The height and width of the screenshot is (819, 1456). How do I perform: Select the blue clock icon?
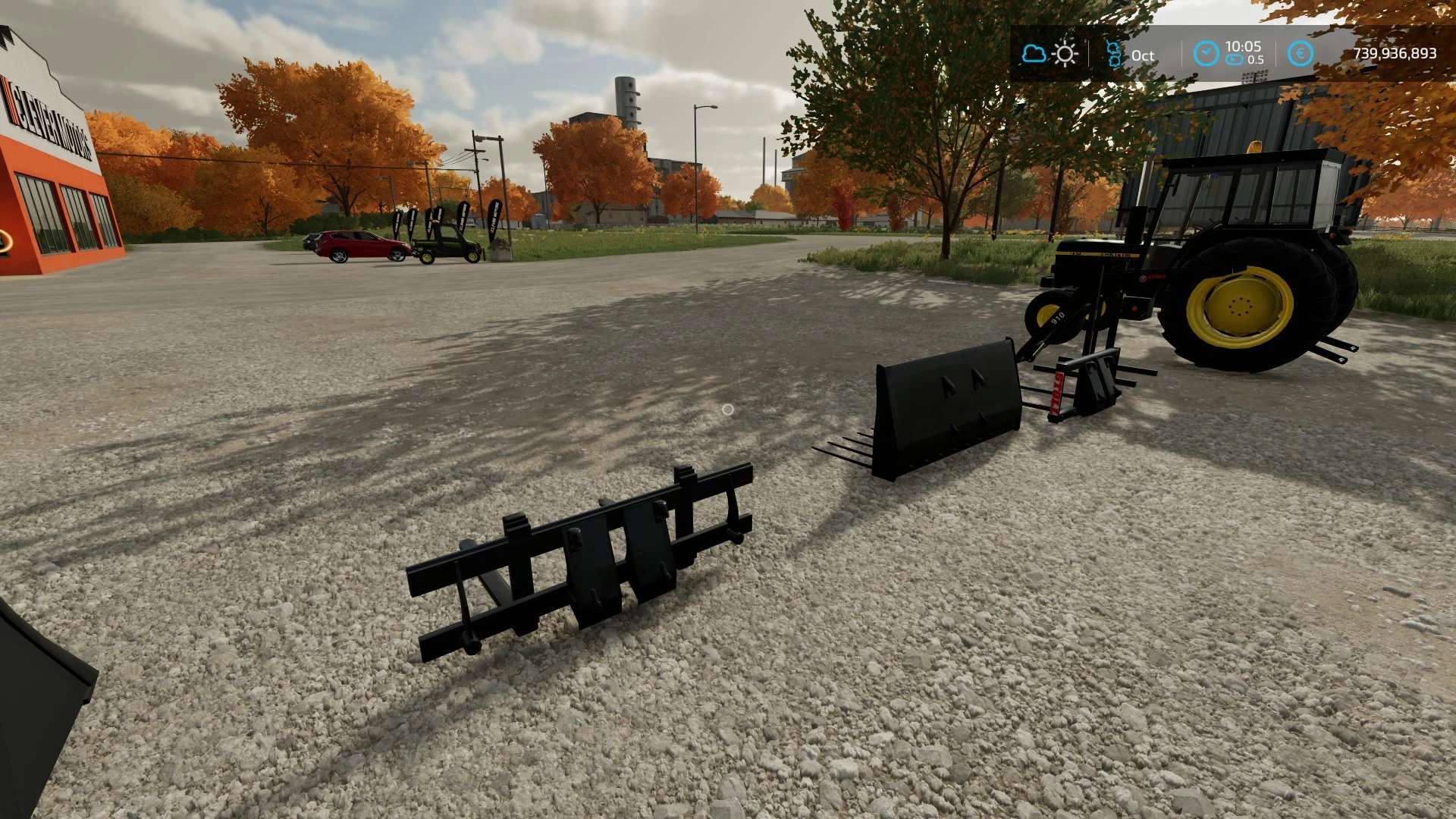[1206, 54]
